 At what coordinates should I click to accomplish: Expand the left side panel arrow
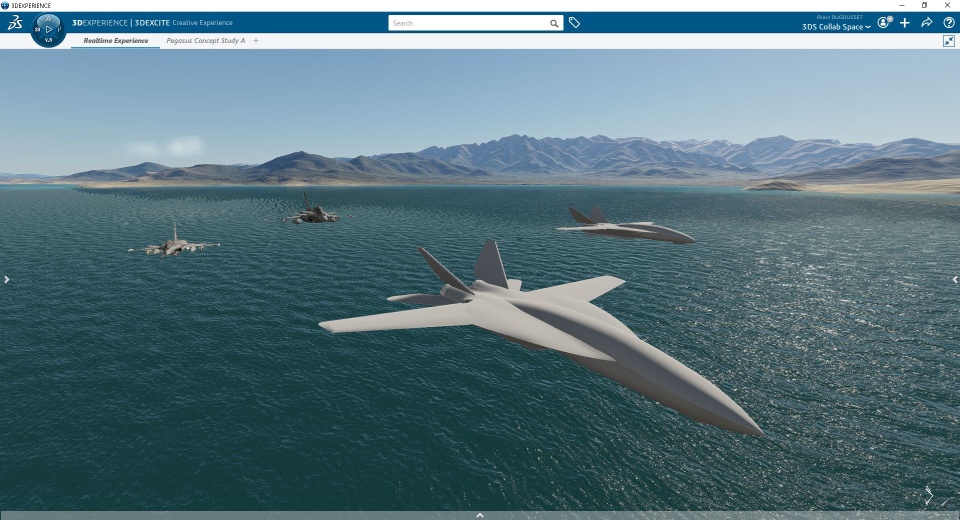click(x=6, y=280)
